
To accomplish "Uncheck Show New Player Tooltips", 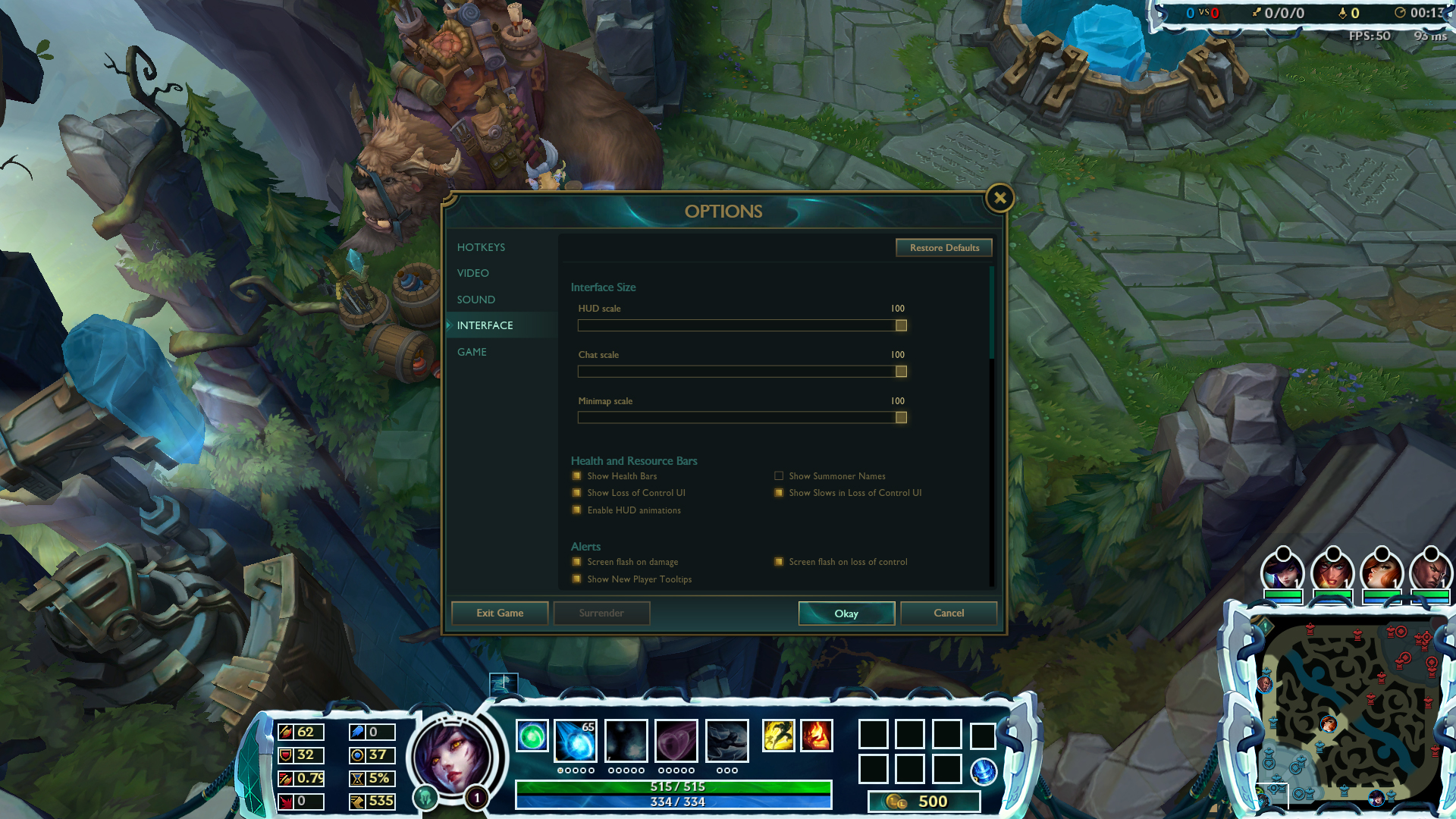I will [x=577, y=579].
